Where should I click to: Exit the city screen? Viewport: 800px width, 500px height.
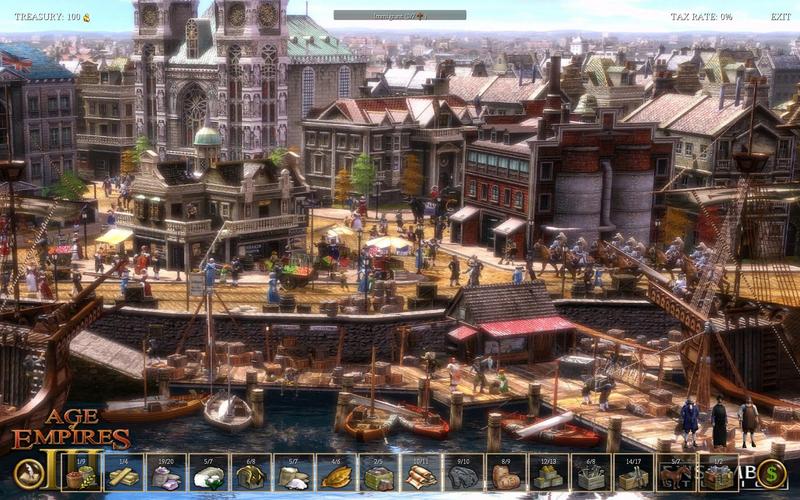click(780, 17)
